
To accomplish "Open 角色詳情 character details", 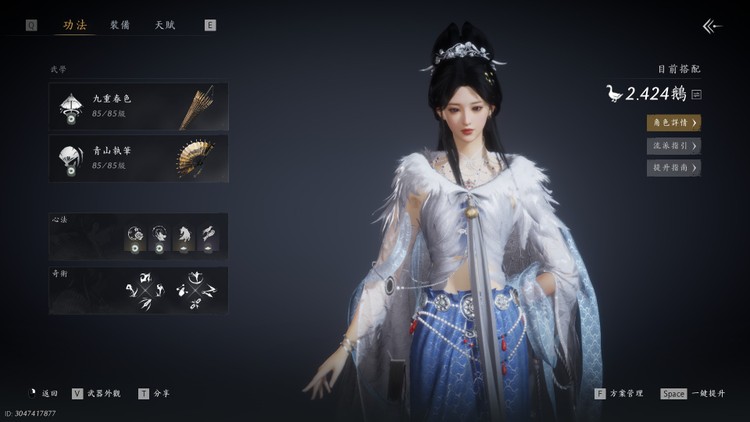I will click(x=673, y=123).
